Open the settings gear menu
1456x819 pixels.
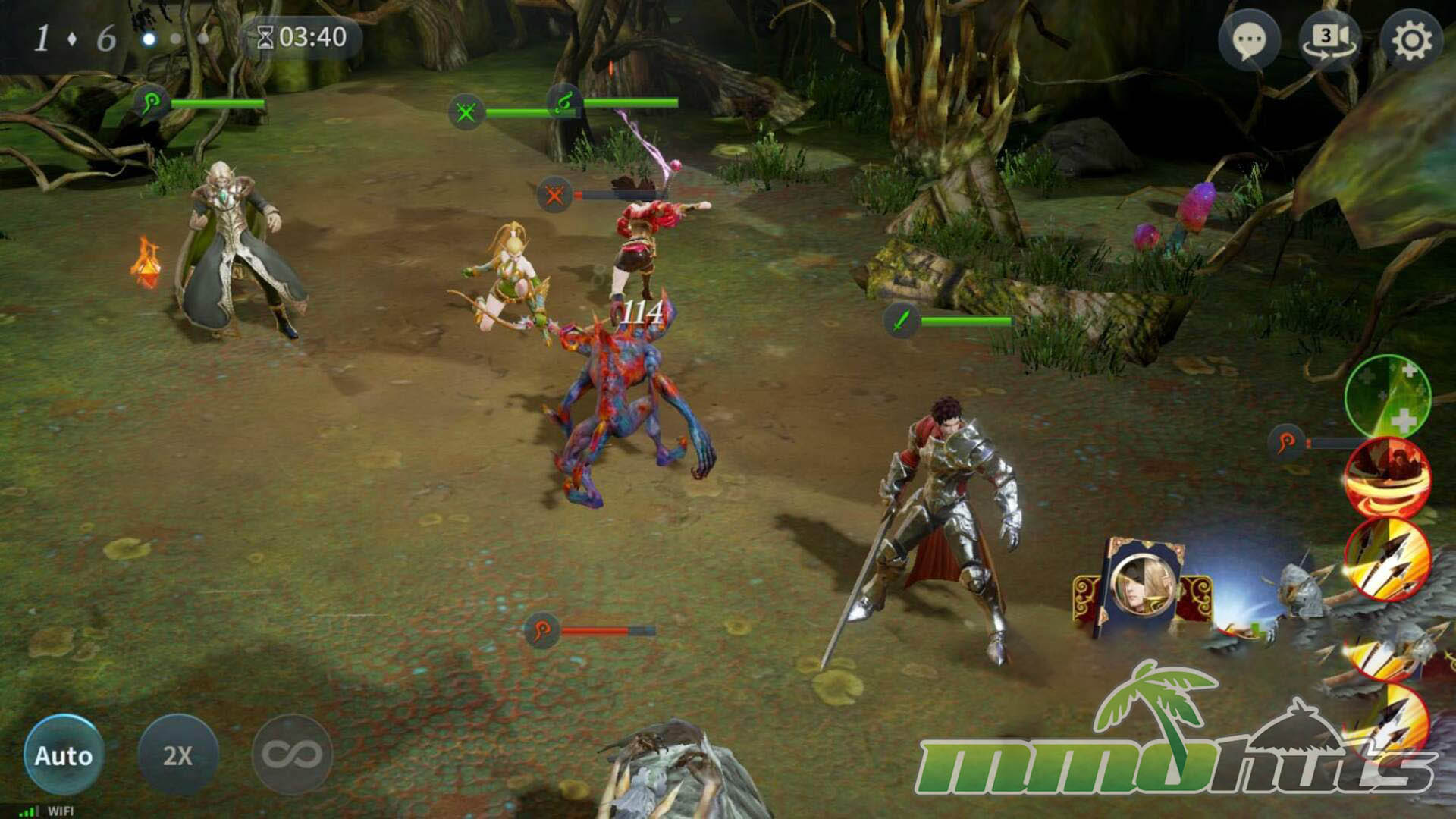[x=1410, y=39]
